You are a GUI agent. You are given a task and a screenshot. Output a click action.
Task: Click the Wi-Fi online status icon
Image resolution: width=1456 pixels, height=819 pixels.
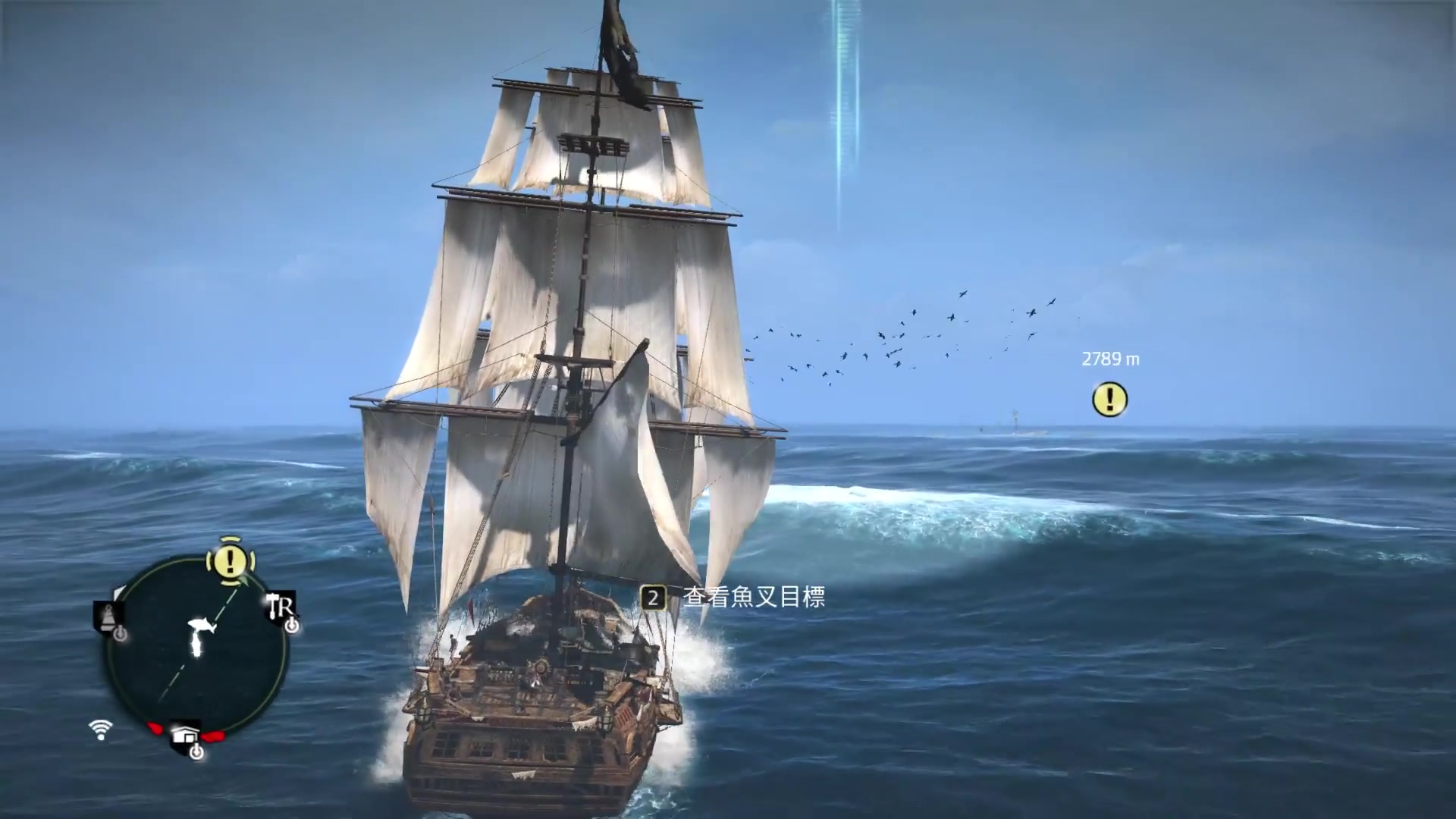point(100,730)
